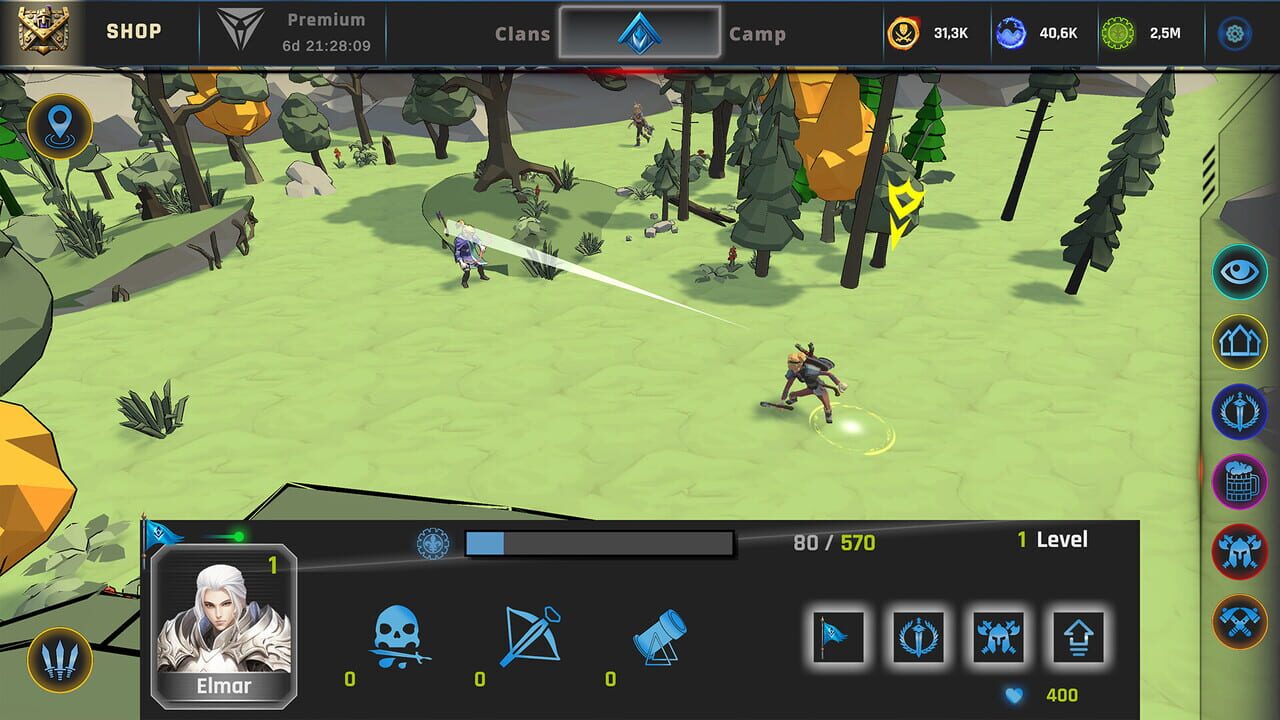Click the blue flag ability icon
1280x720 pixels.
(x=838, y=636)
